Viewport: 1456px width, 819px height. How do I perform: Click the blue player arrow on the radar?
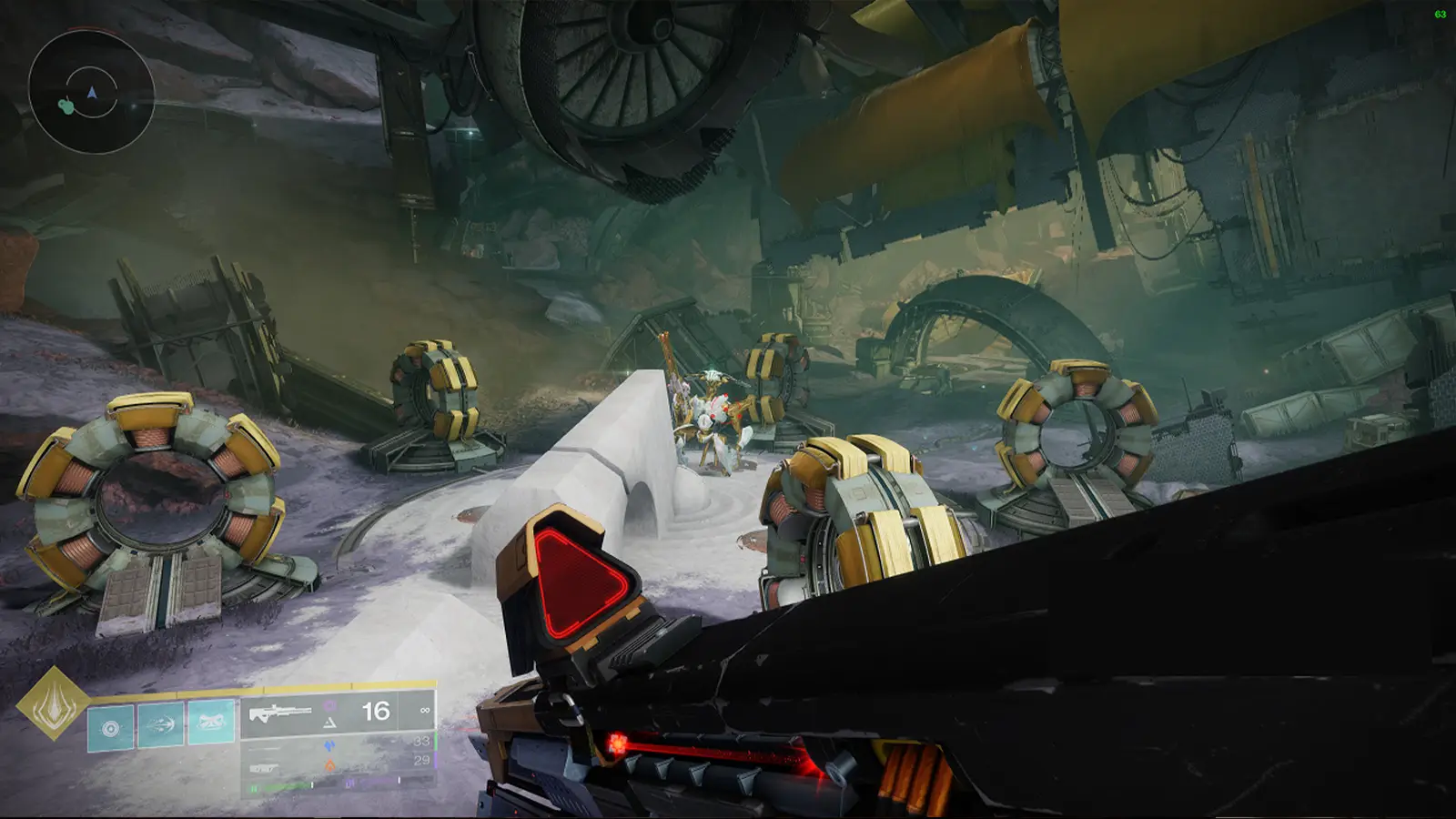pos(93,91)
